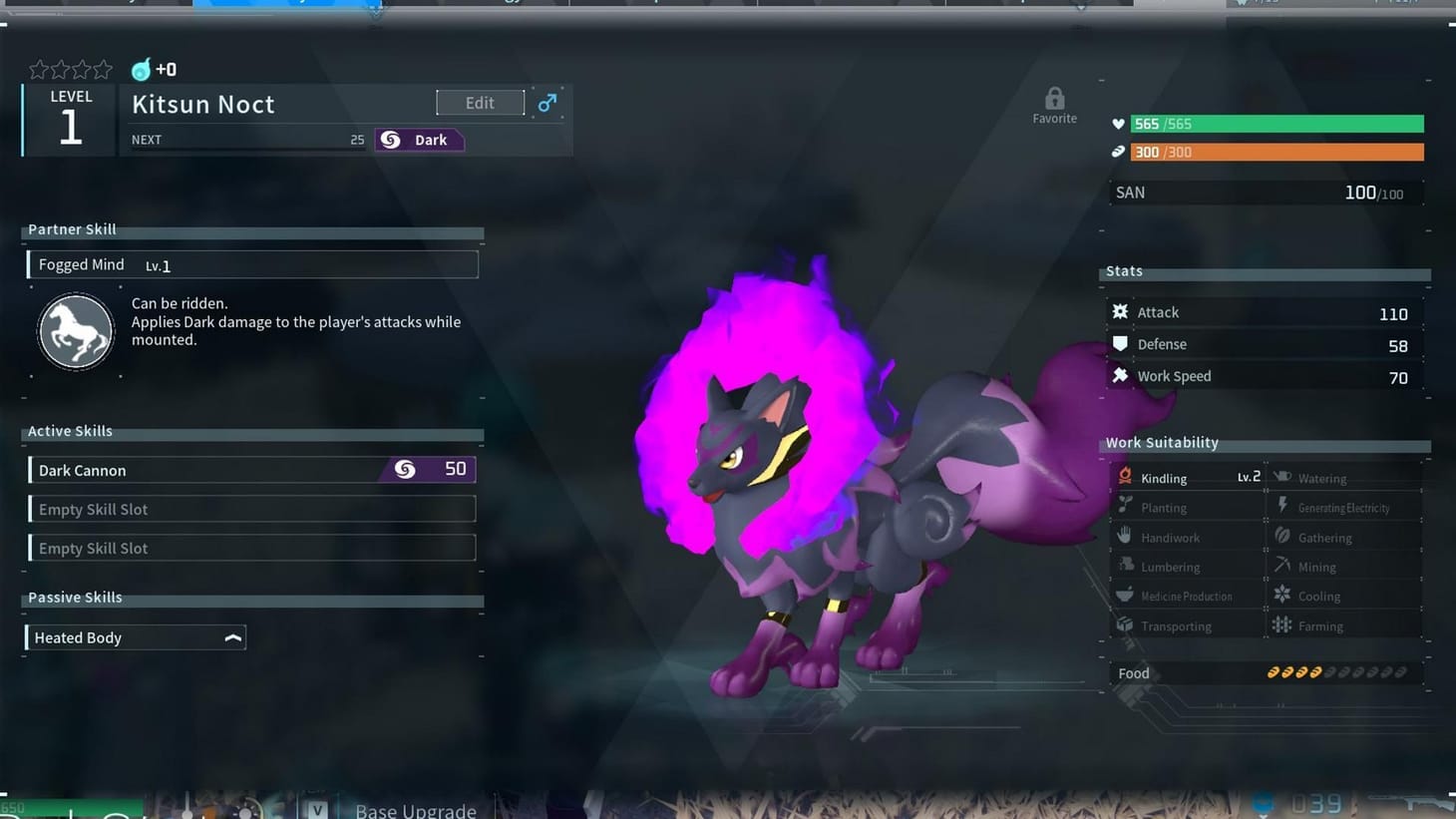Click the Attack stat icon
The width and height of the screenshot is (1456, 819).
click(1121, 312)
